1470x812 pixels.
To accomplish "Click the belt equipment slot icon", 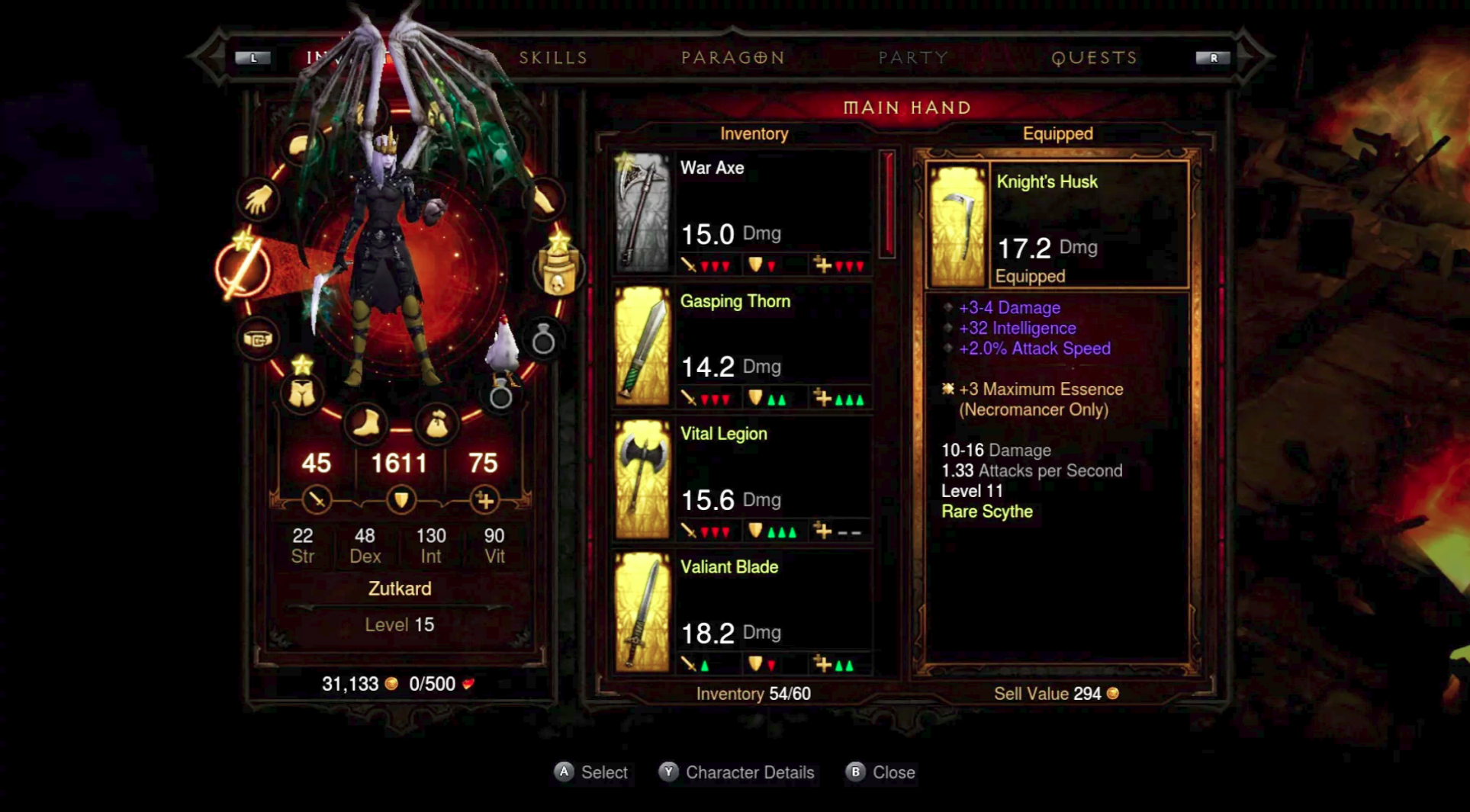I will (x=259, y=337).
